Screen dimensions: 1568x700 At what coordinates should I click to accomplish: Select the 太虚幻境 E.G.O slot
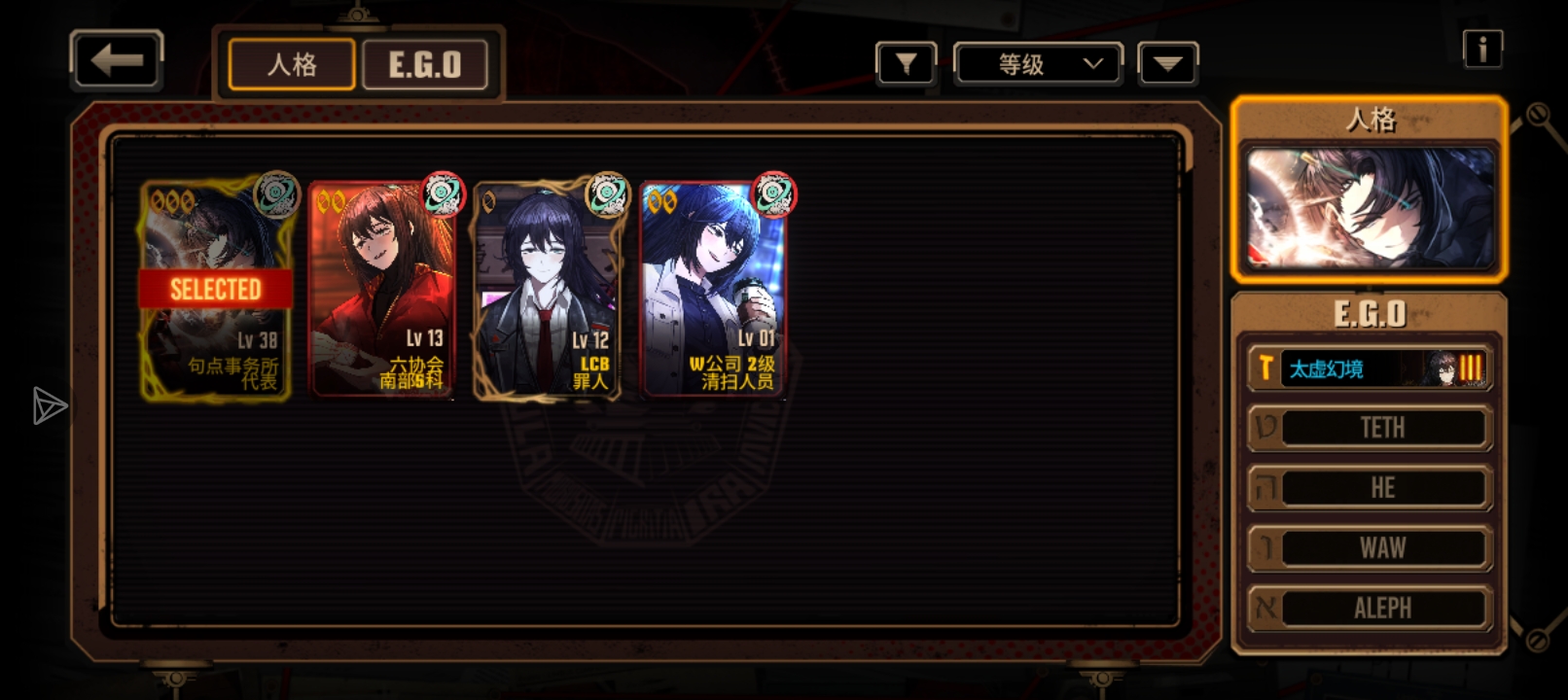point(1370,368)
